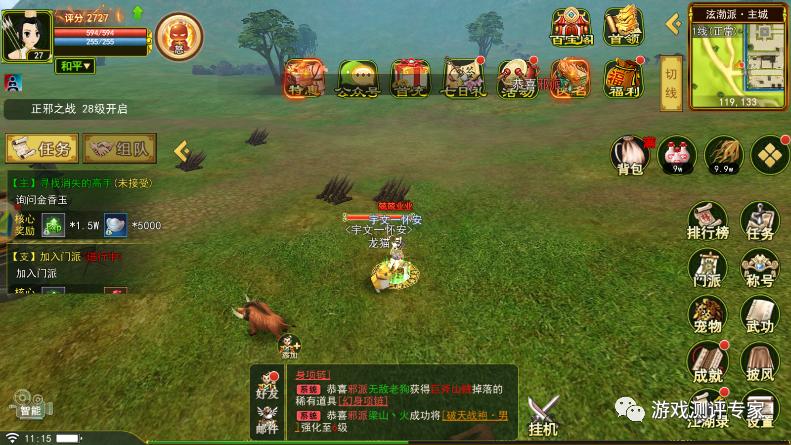Select the 任务 quest tab
This screenshot has width=791, height=445.
pyautogui.click(x=42, y=149)
